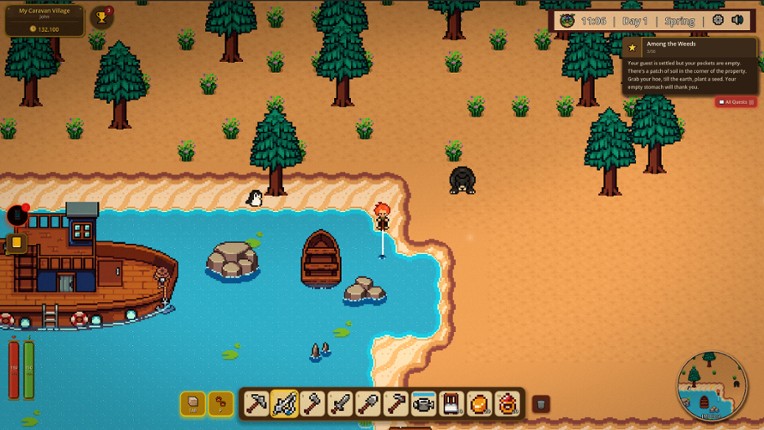Select the hoe tool slot
This screenshot has height=430, width=764.
[x=396, y=403]
